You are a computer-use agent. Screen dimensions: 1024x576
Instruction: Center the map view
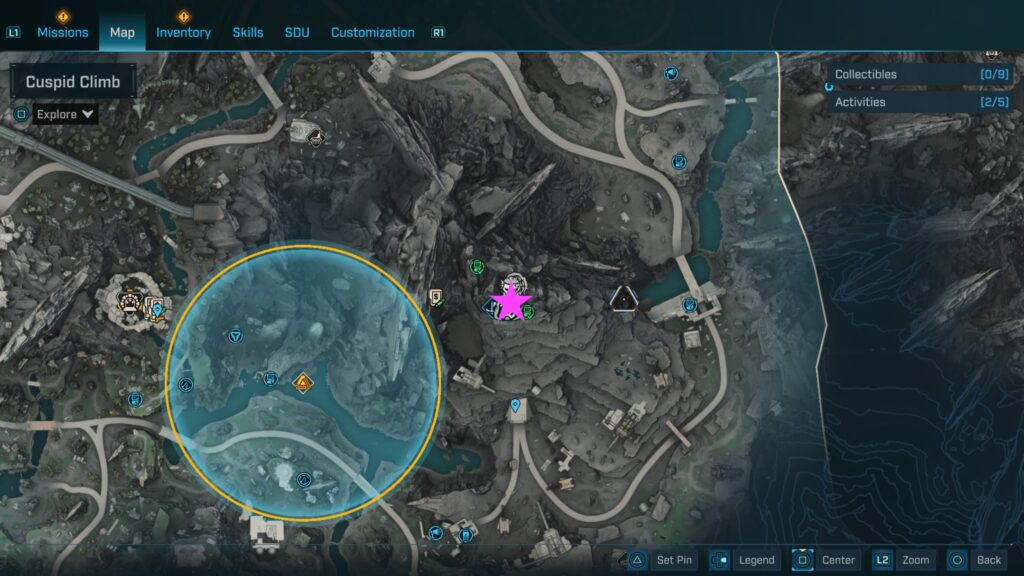click(x=828, y=560)
